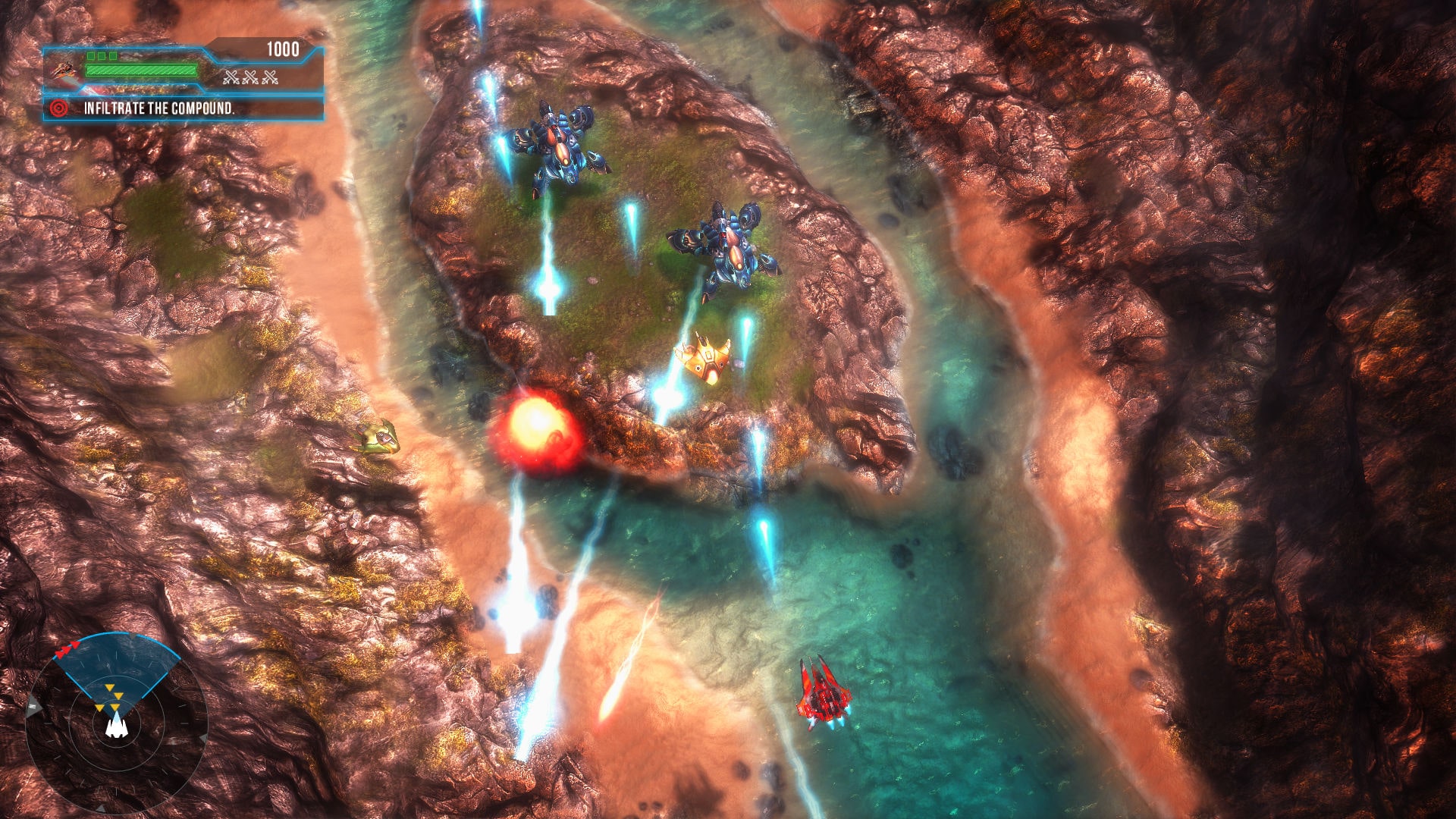Click the first green weapon-level square
Viewport: 1456px width, 819px height.
point(91,55)
